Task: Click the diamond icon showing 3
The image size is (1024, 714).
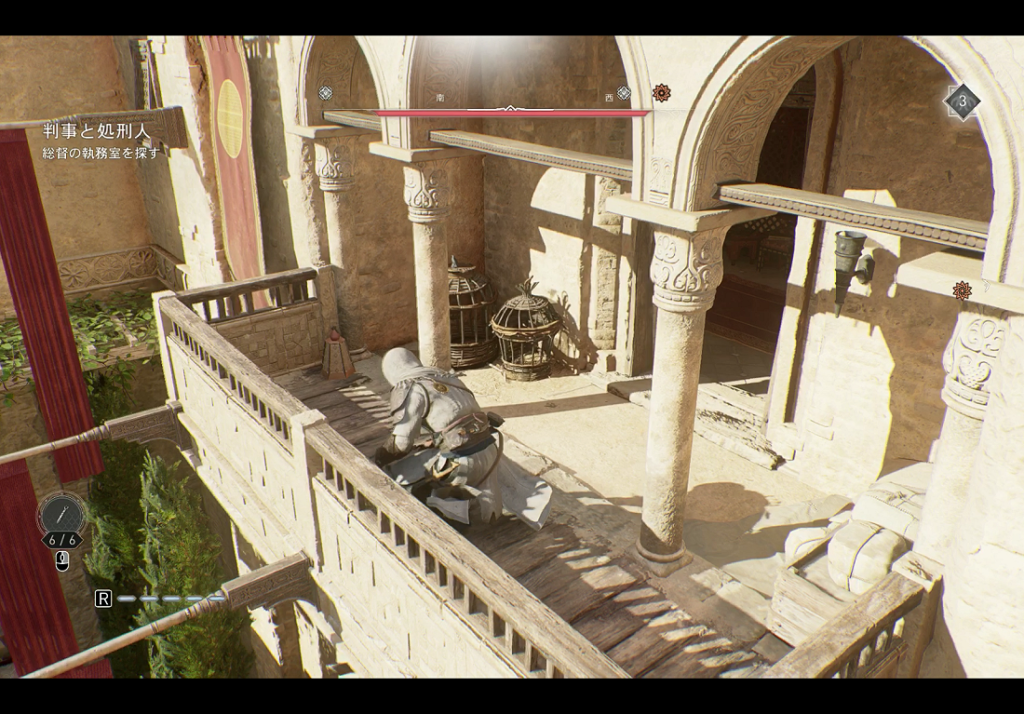Action: pyautogui.click(x=962, y=101)
